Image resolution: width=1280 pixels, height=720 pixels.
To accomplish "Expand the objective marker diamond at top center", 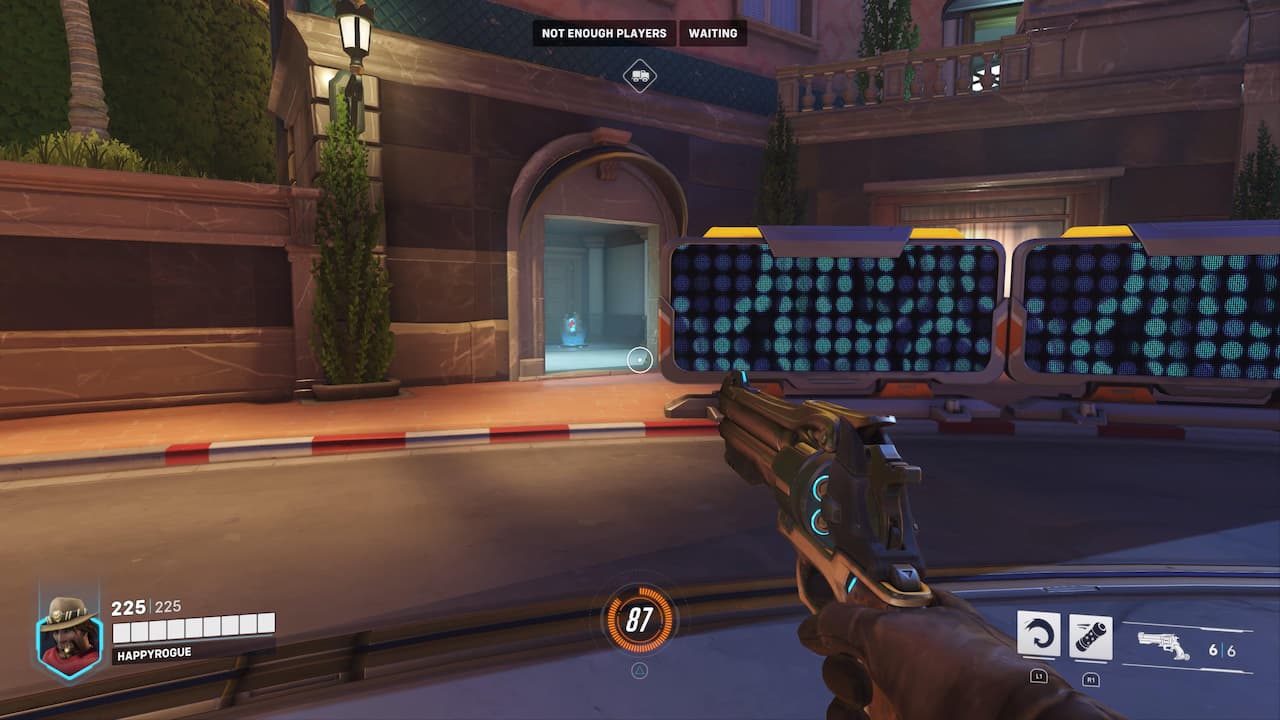I will pos(641,74).
